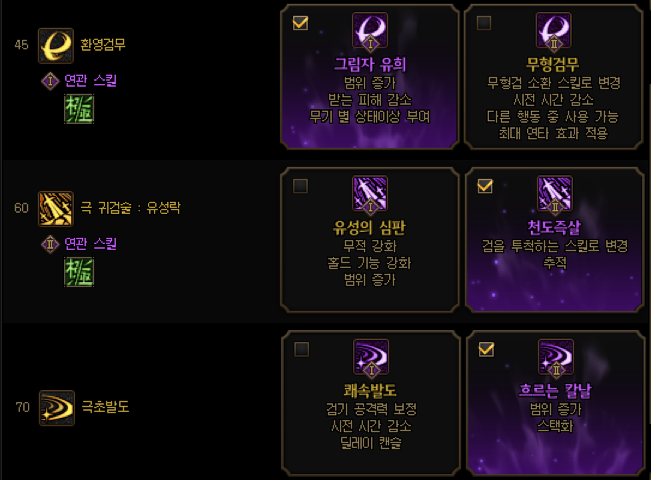Tick the 쾌속발도 checkbox

pyautogui.click(x=300, y=349)
